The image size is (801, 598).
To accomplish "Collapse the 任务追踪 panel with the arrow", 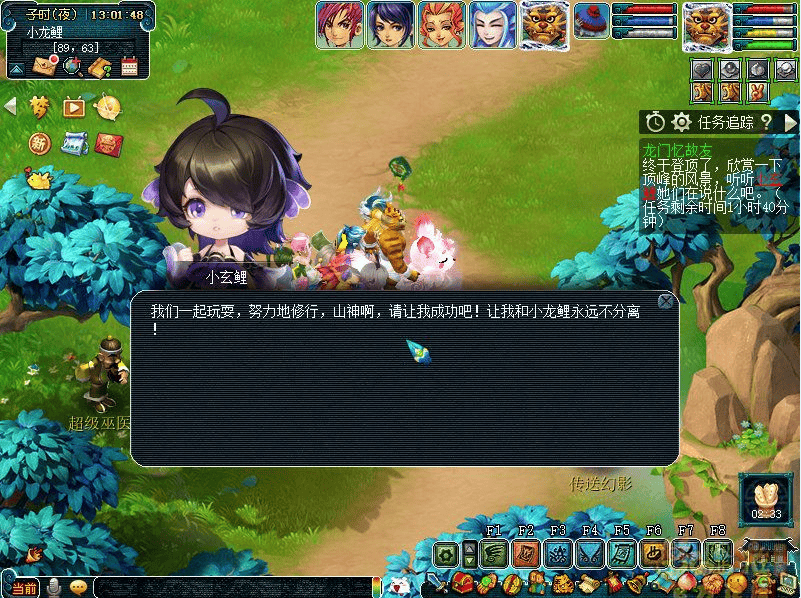I will click(790, 122).
